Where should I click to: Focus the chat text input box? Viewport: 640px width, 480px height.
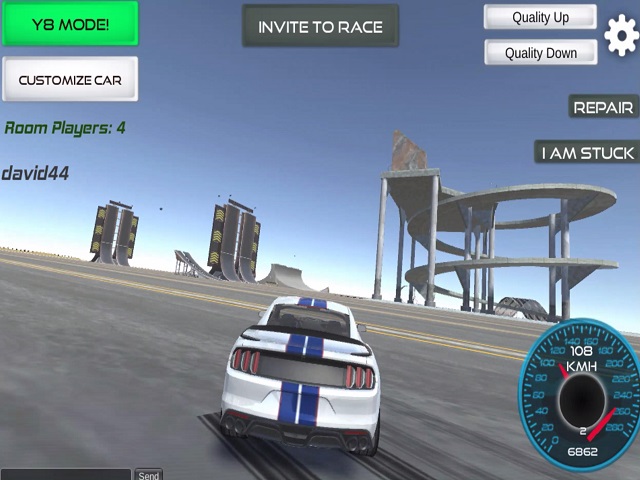click(x=66, y=474)
